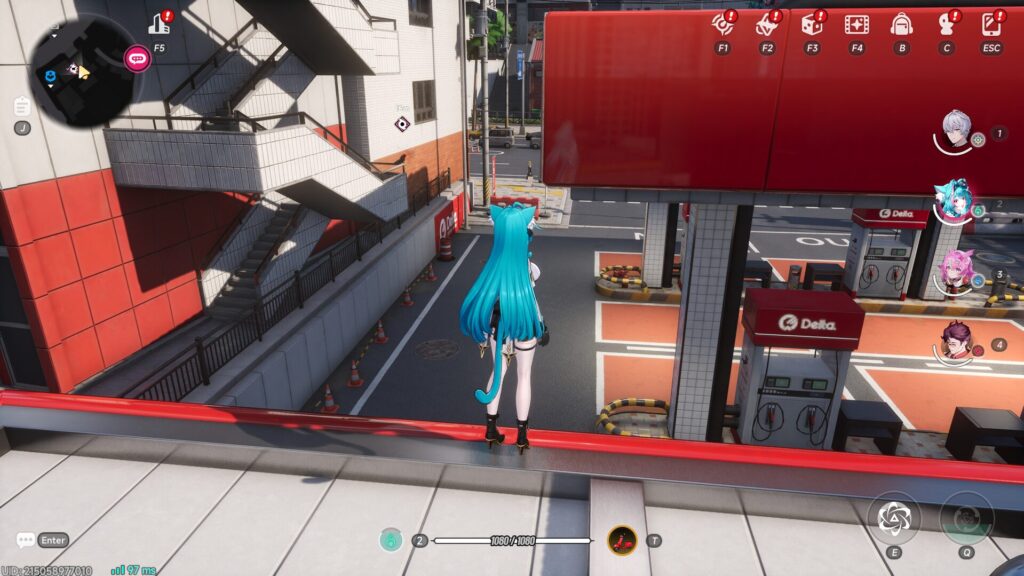Open the quest clipboard icon
Image resolution: width=1024 pixels, height=576 pixels.
pyautogui.click(x=22, y=106)
